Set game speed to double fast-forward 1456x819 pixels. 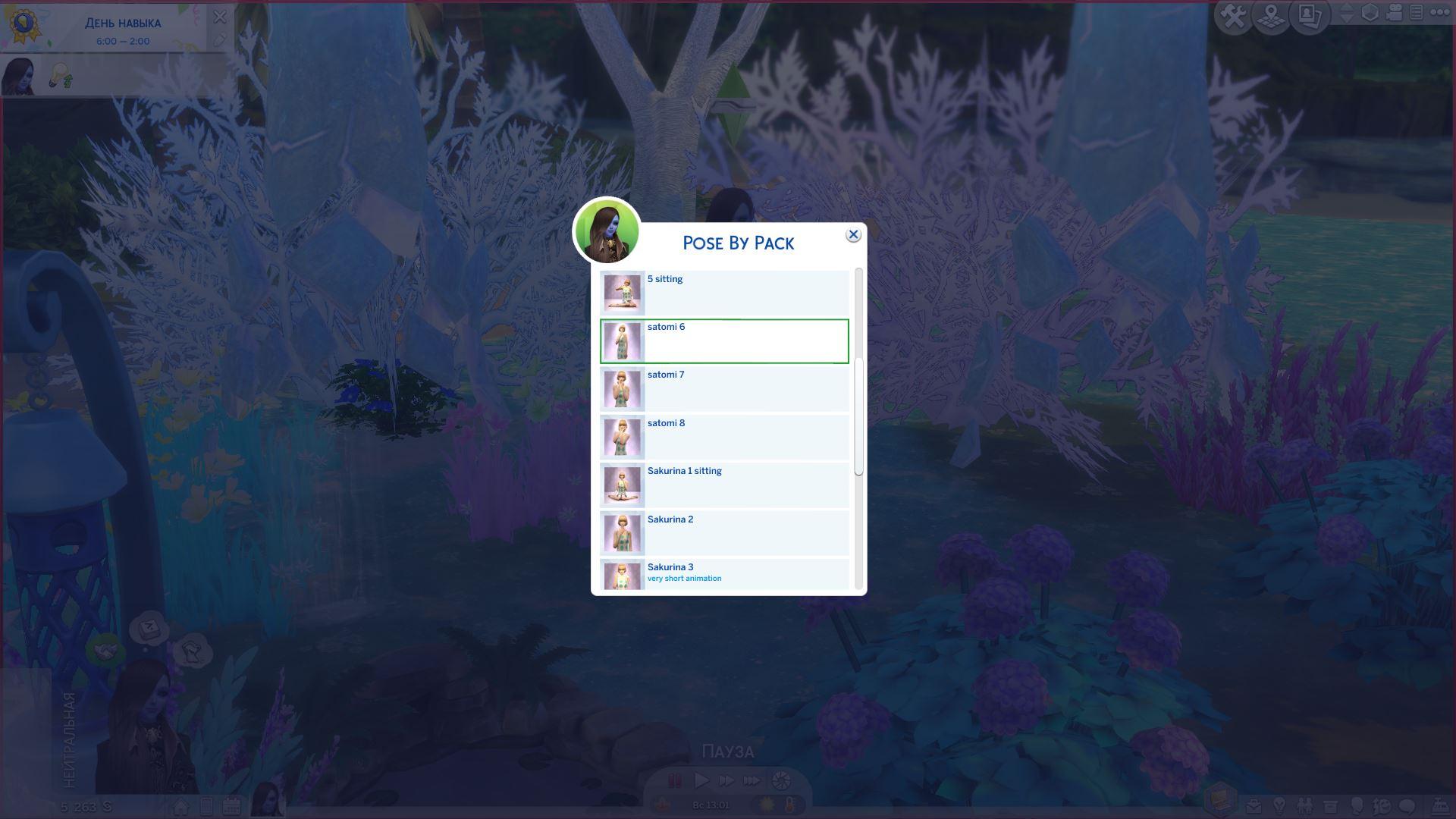pos(726,780)
